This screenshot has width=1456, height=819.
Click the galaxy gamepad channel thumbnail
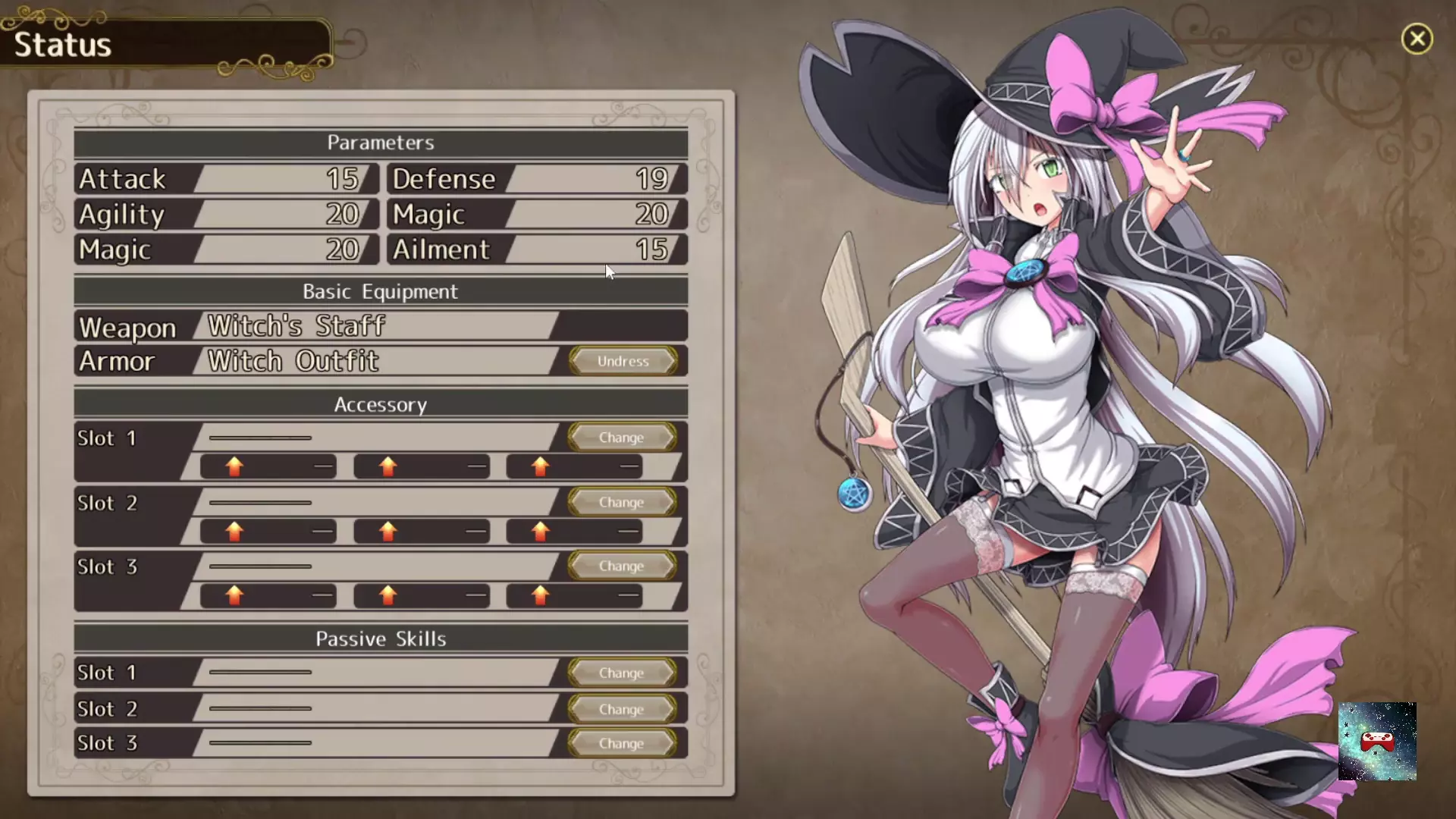(x=1377, y=741)
